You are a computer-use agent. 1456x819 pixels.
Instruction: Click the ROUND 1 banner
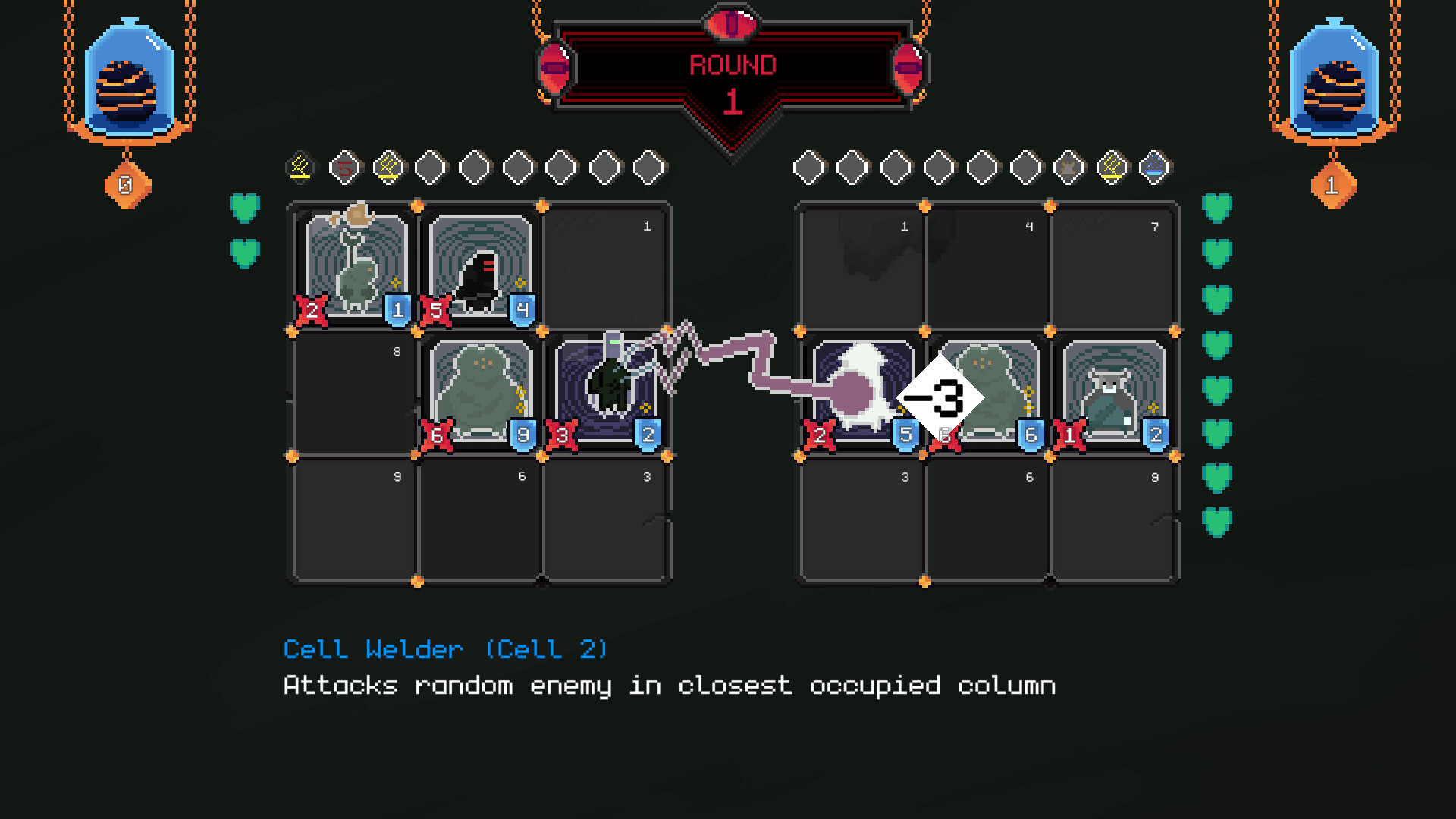(x=730, y=64)
